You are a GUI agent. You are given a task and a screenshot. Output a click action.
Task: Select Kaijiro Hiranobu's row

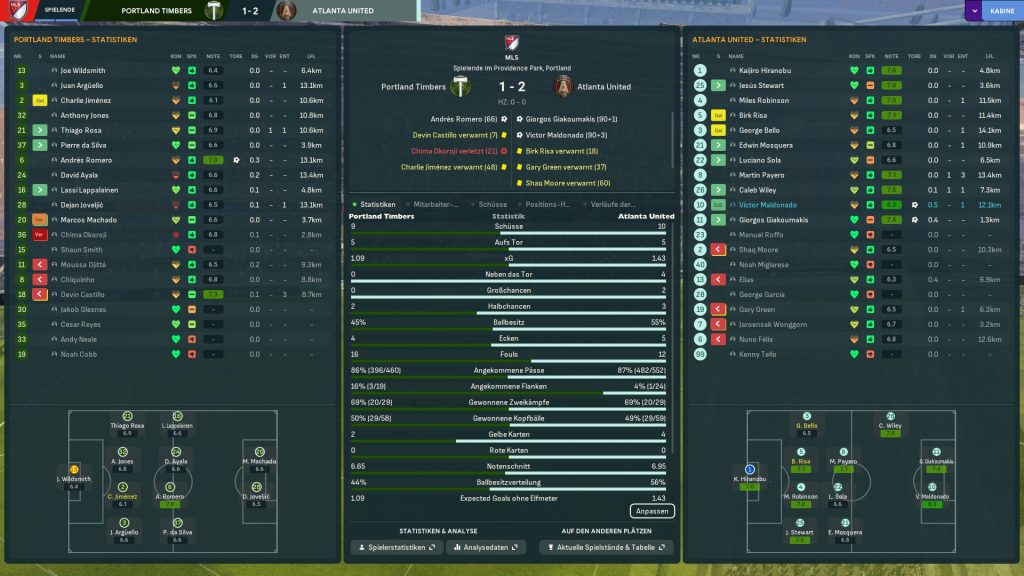point(766,71)
